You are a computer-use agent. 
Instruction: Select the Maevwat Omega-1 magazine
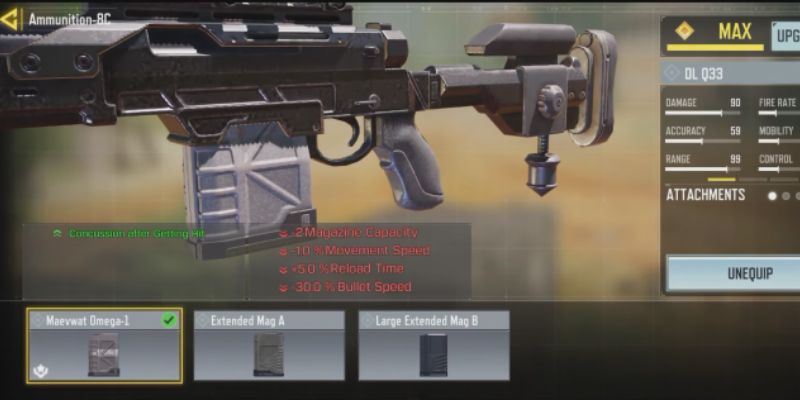(104, 345)
